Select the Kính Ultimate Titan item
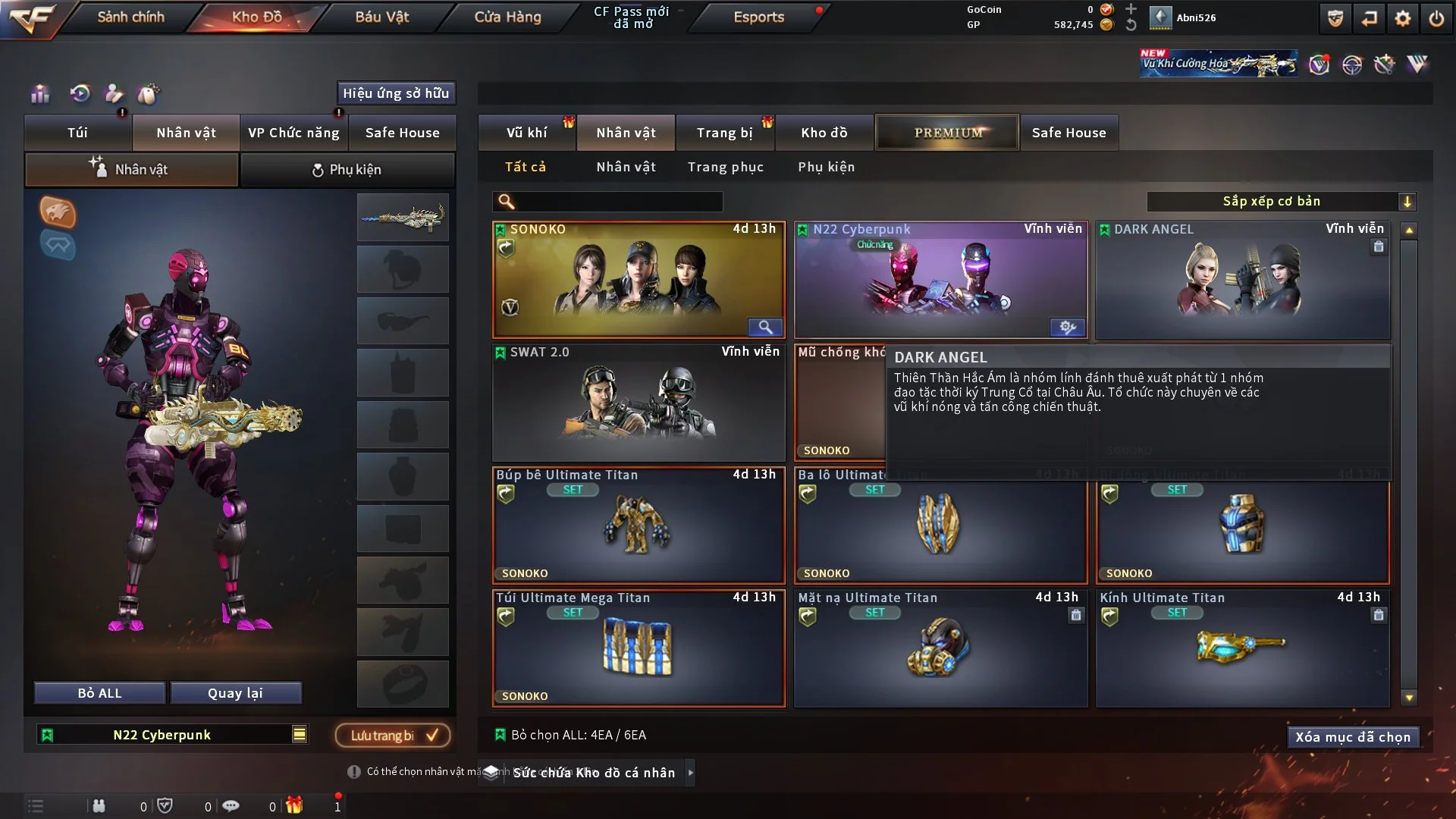This screenshot has width=1456, height=819. coord(1242,648)
